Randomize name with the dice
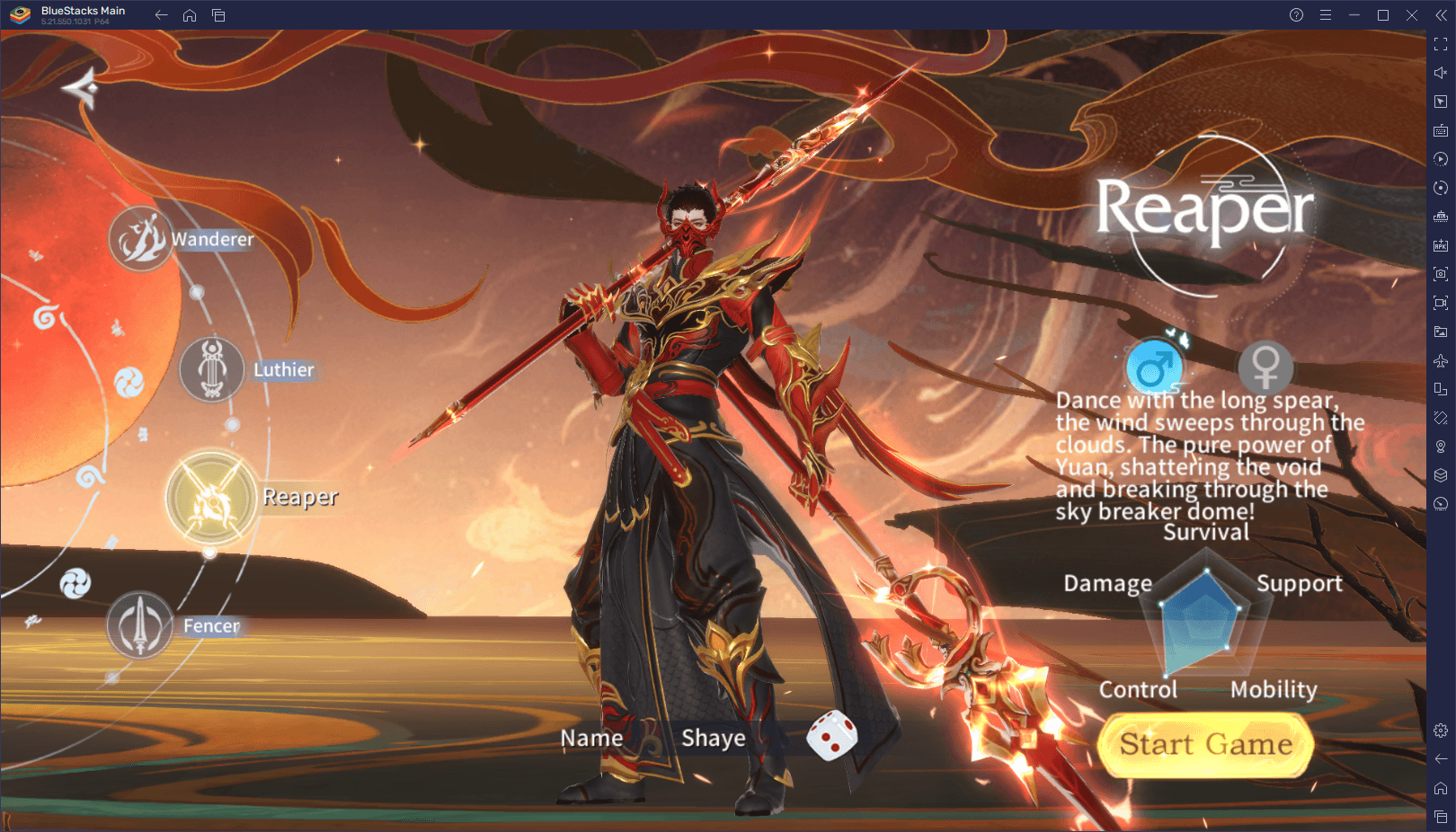This screenshot has height=832, width=1456. tap(831, 735)
